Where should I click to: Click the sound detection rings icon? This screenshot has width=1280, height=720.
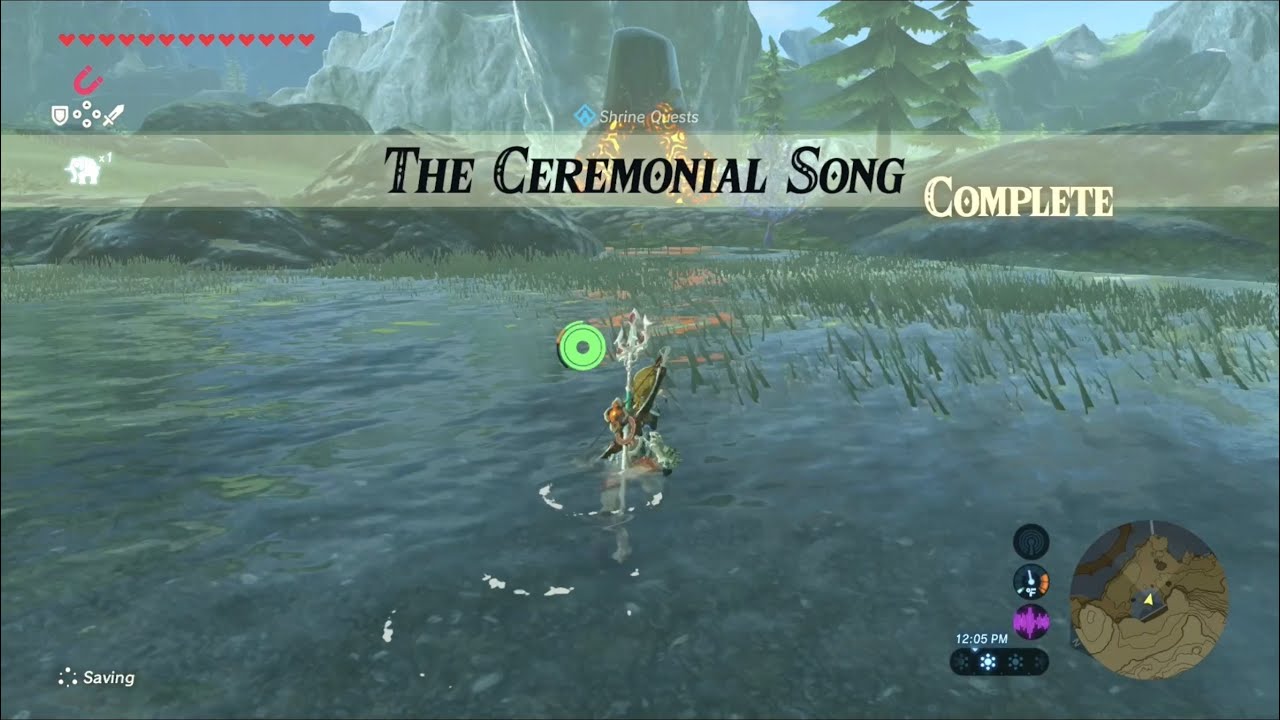pos(1031,542)
